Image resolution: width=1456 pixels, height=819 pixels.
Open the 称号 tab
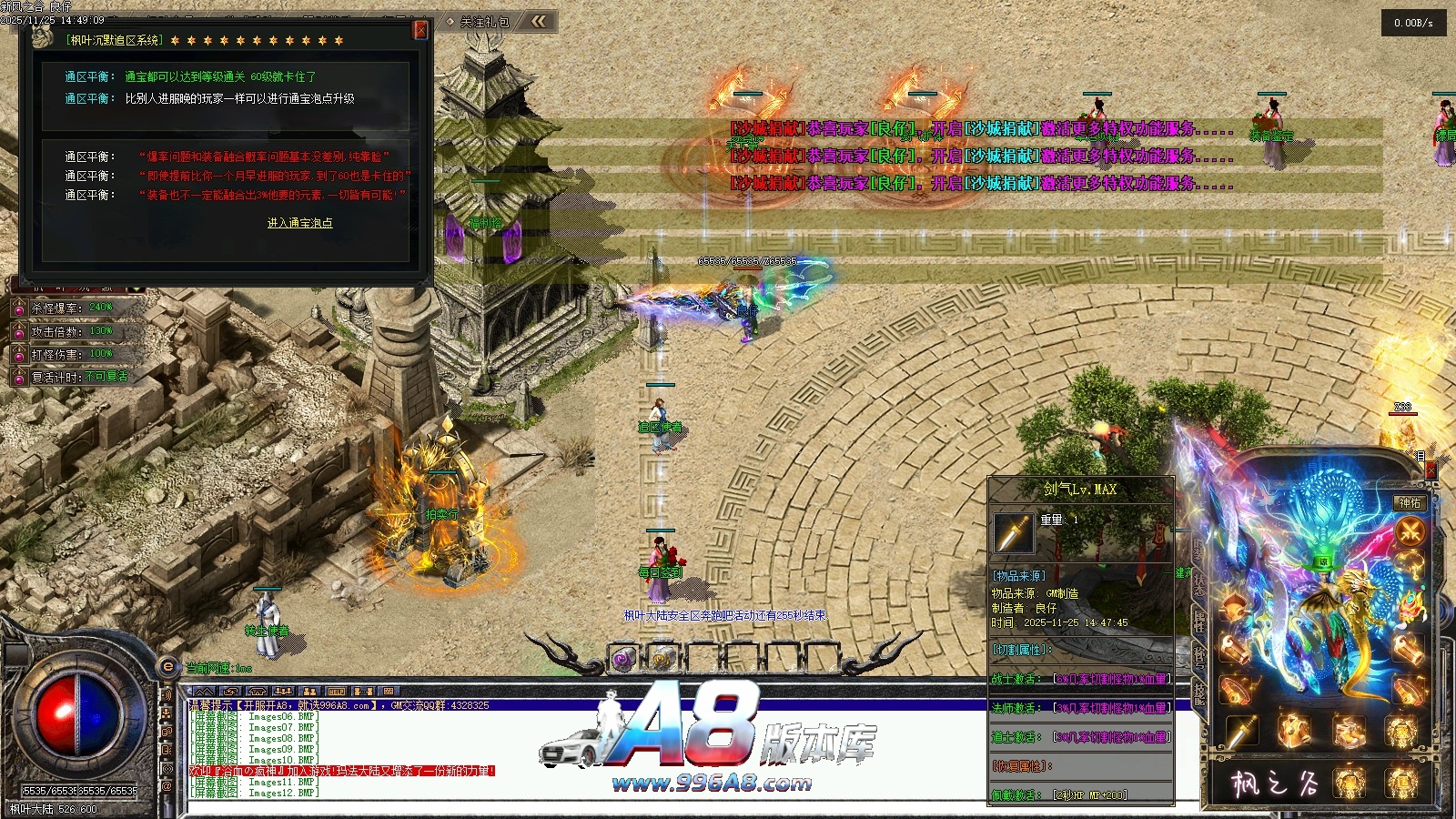[1199, 655]
